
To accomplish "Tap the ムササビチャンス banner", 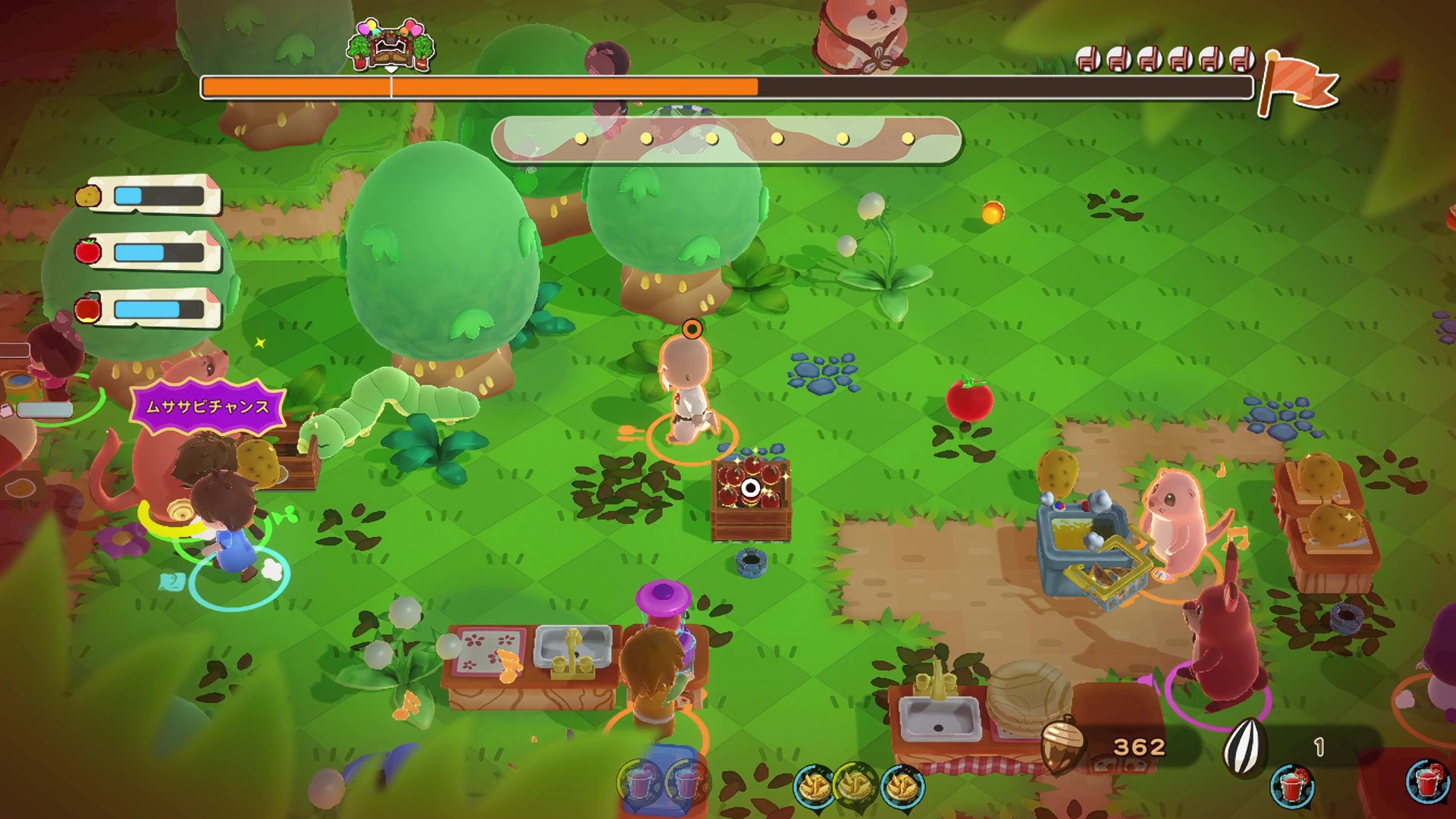I will (207, 406).
